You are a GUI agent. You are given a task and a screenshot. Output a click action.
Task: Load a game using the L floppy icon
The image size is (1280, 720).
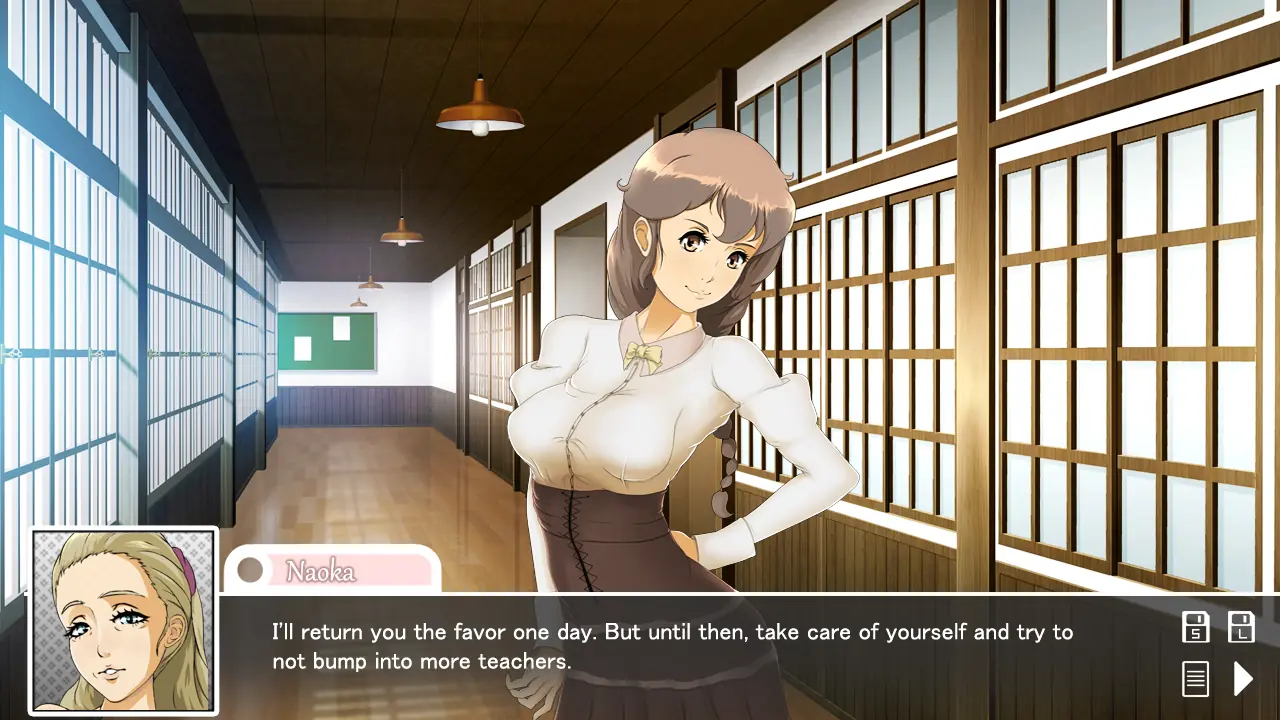[1241, 627]
